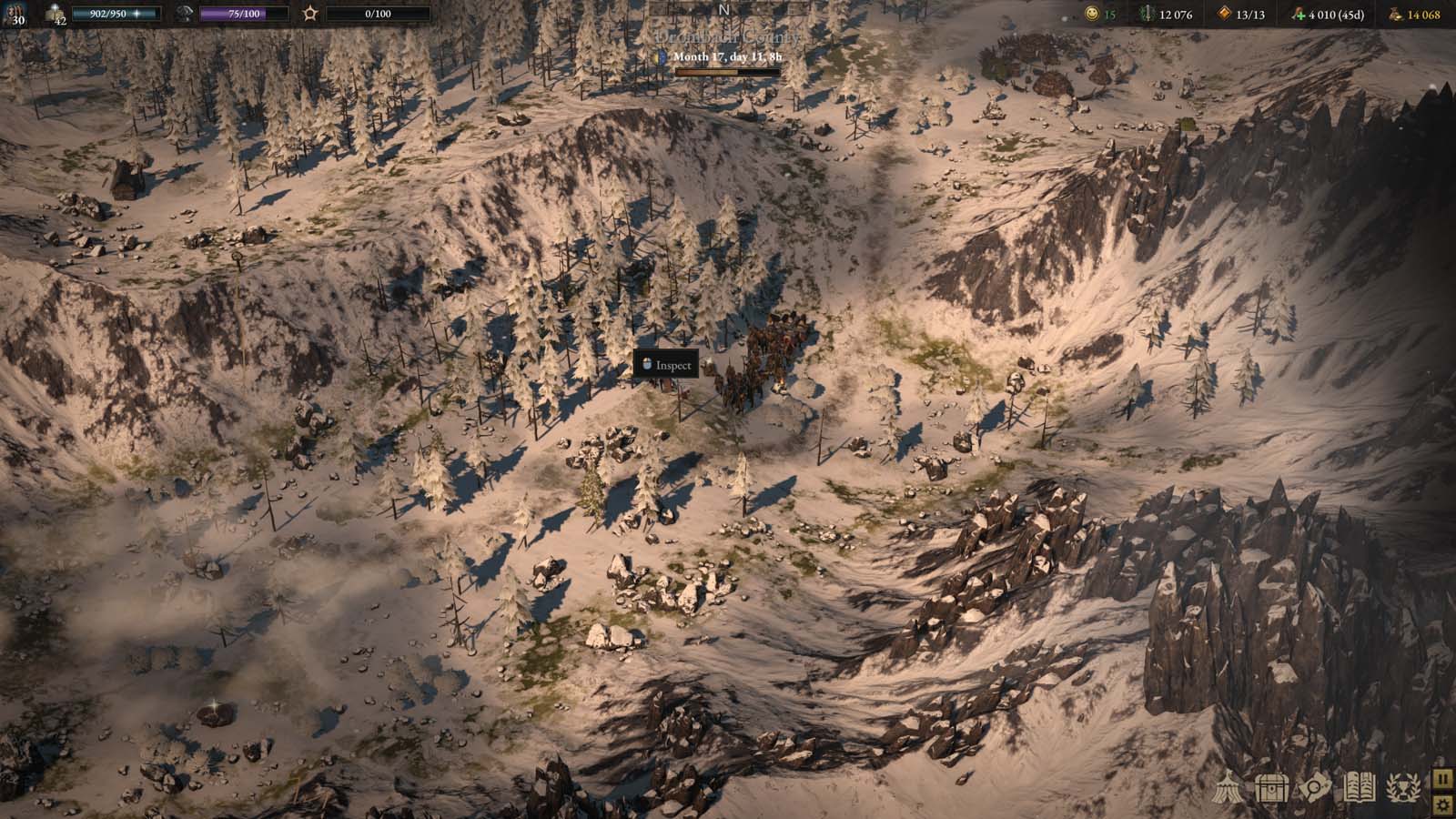Toggle the pause button
The width and height of the screenshot is (1456, 819).
tap(1443, 780)
